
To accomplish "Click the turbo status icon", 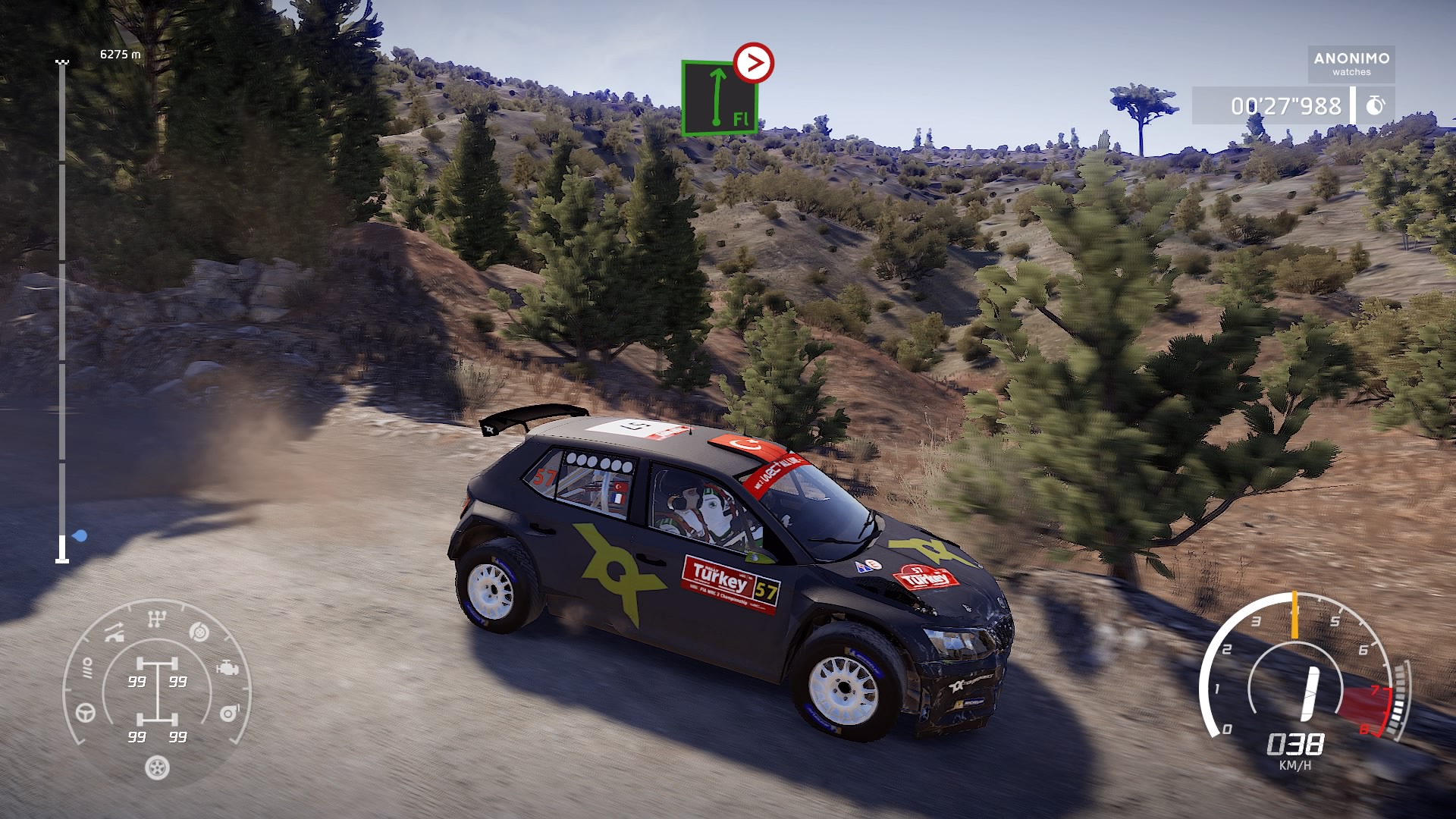I will pos(229,713).
